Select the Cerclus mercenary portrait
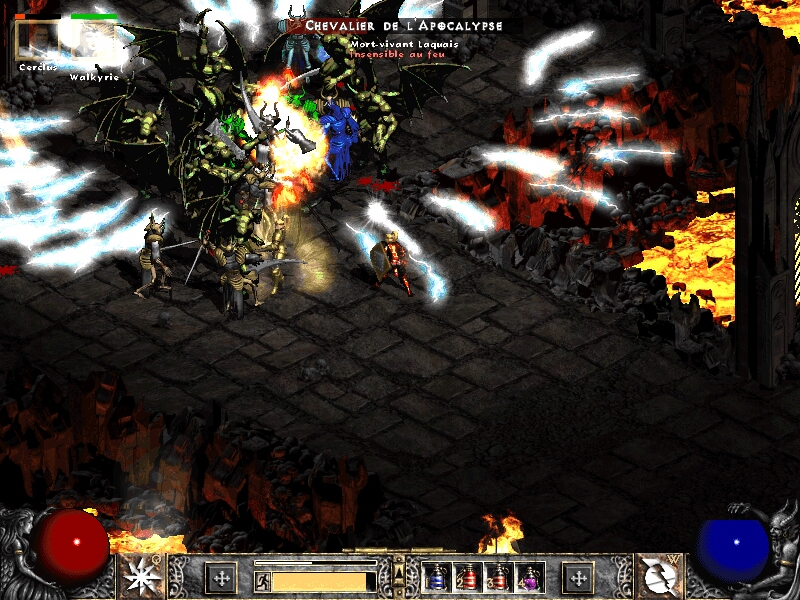 (x=34, y=40)
